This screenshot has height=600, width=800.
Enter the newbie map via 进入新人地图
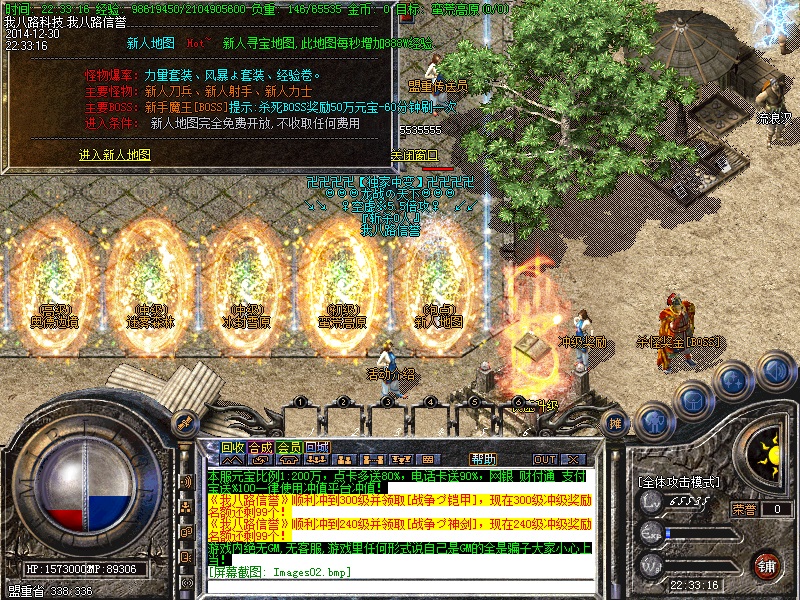[115, 155]
